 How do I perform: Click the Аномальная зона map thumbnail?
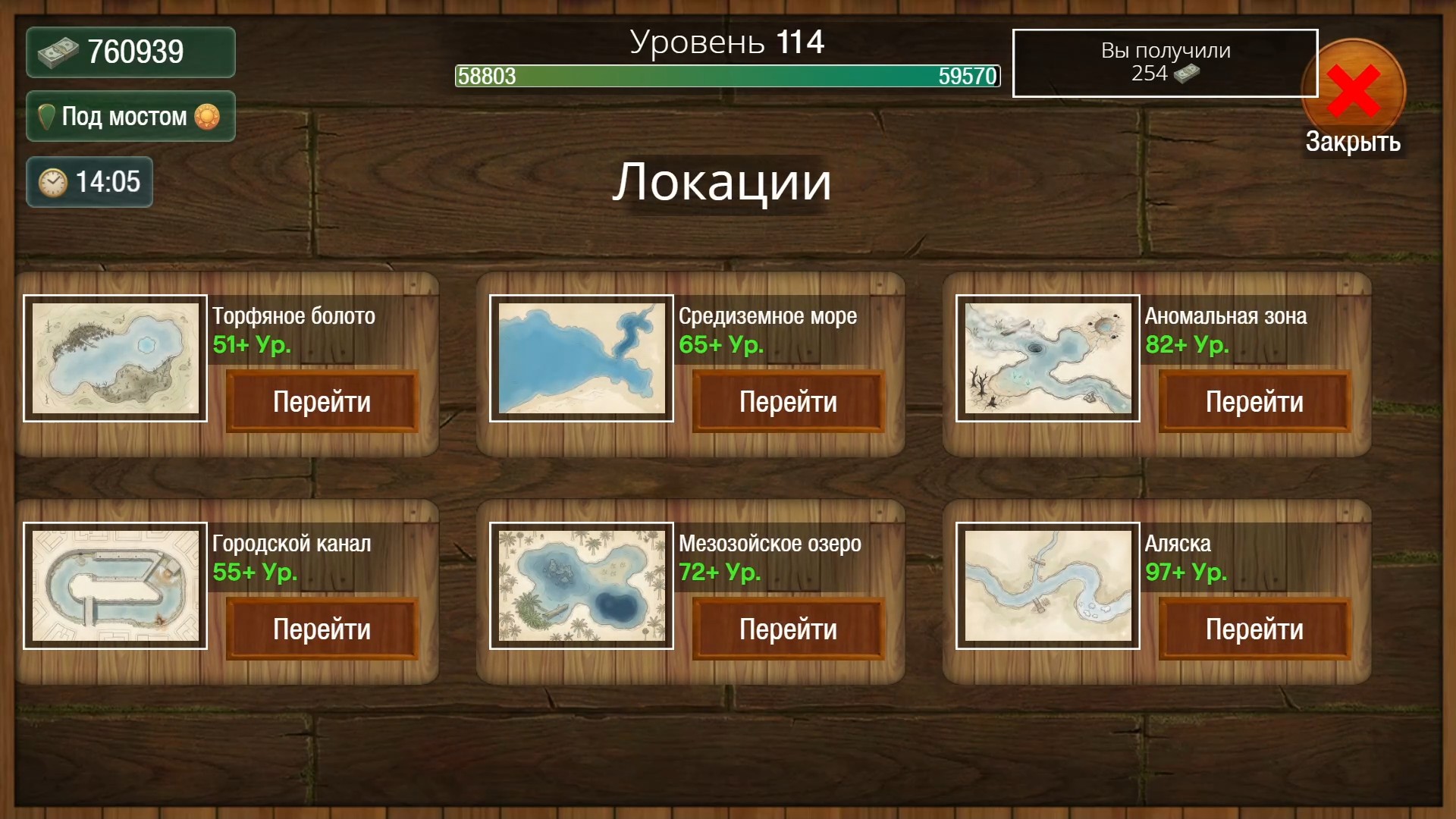(x=1048, y=359)
